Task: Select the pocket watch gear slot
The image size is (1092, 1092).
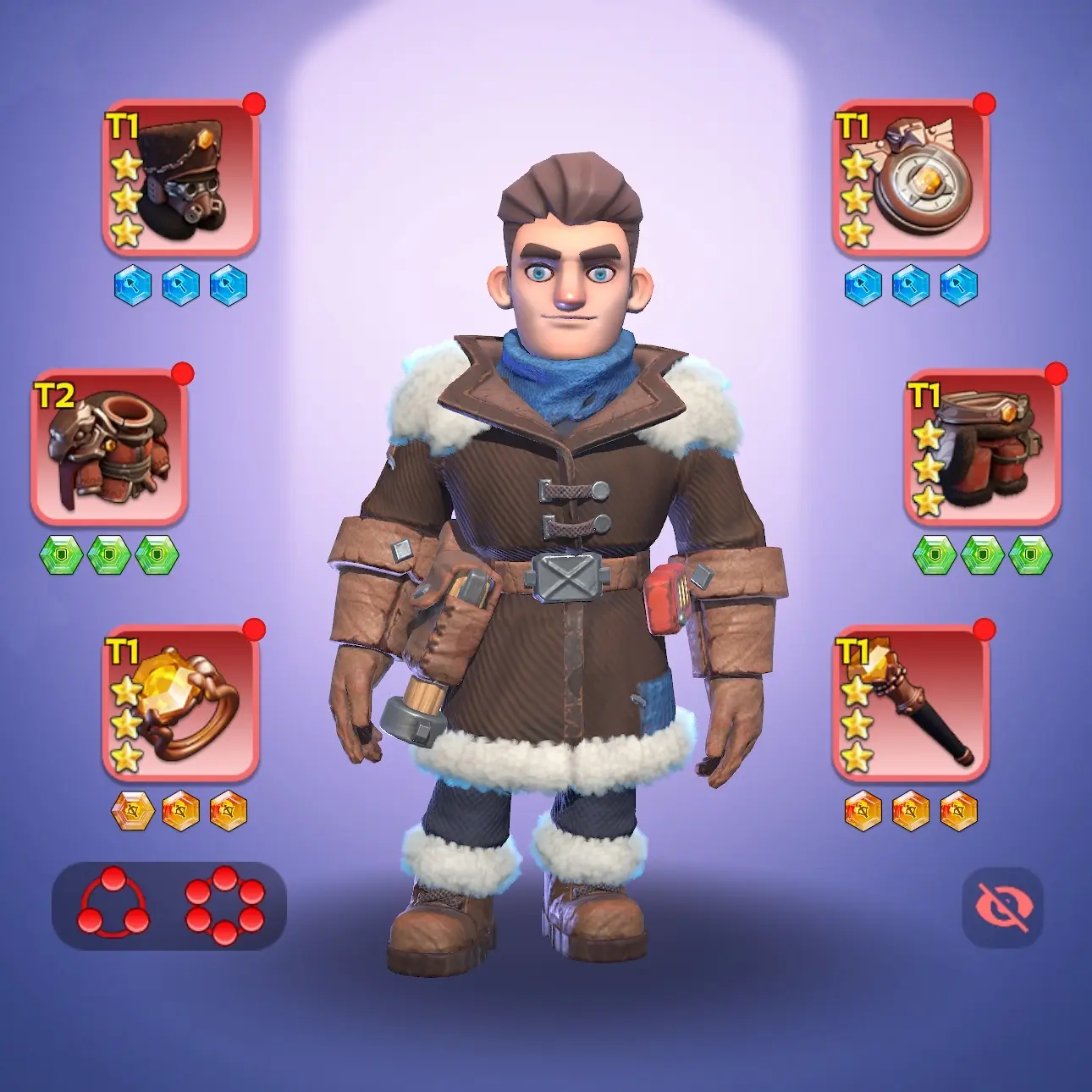Action: point(911,179)
